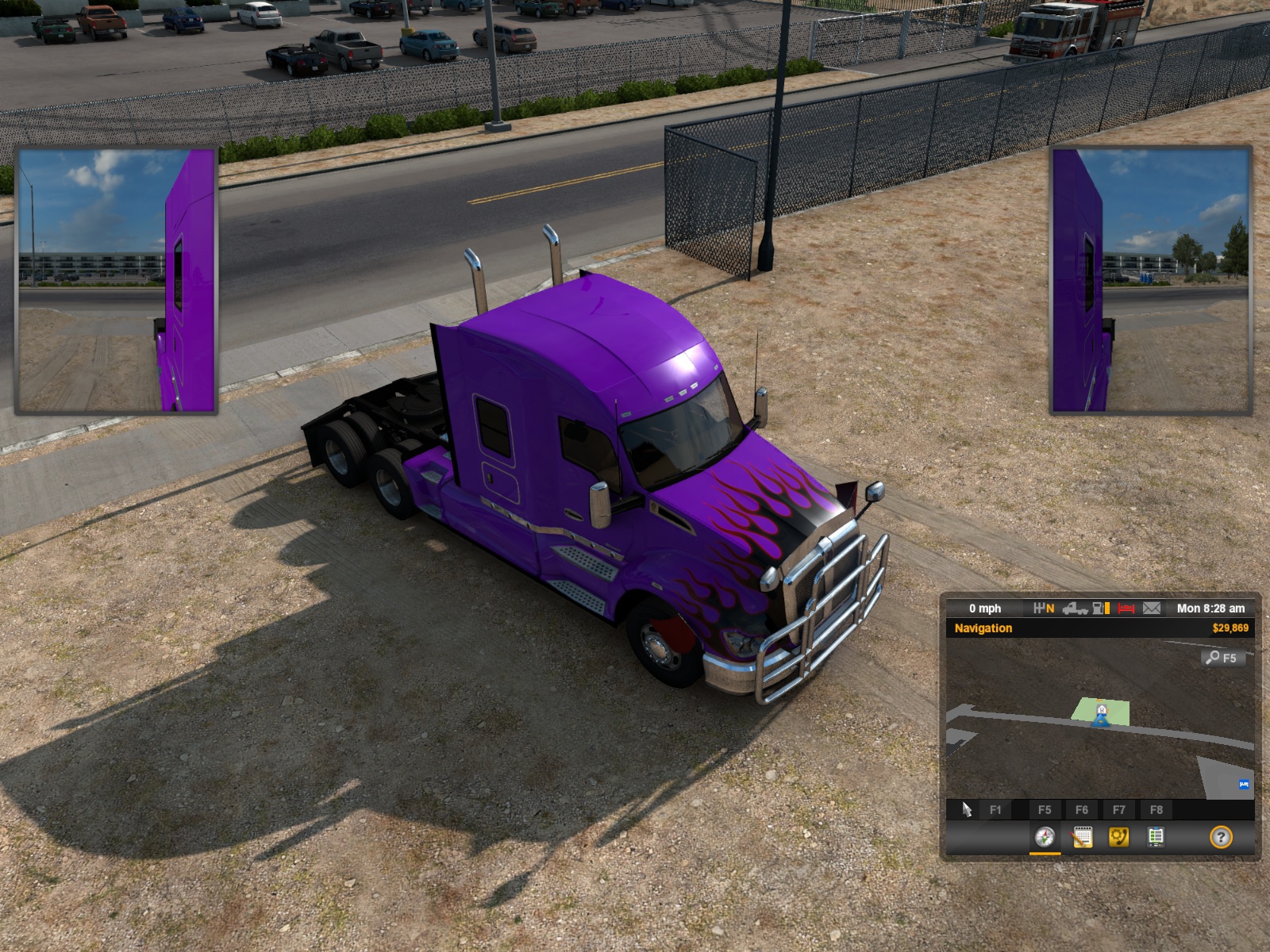The width and height of the screenshot is (1270, 952).
Task: Open the mail envelope icon
Action: [x=1152, y=608]
